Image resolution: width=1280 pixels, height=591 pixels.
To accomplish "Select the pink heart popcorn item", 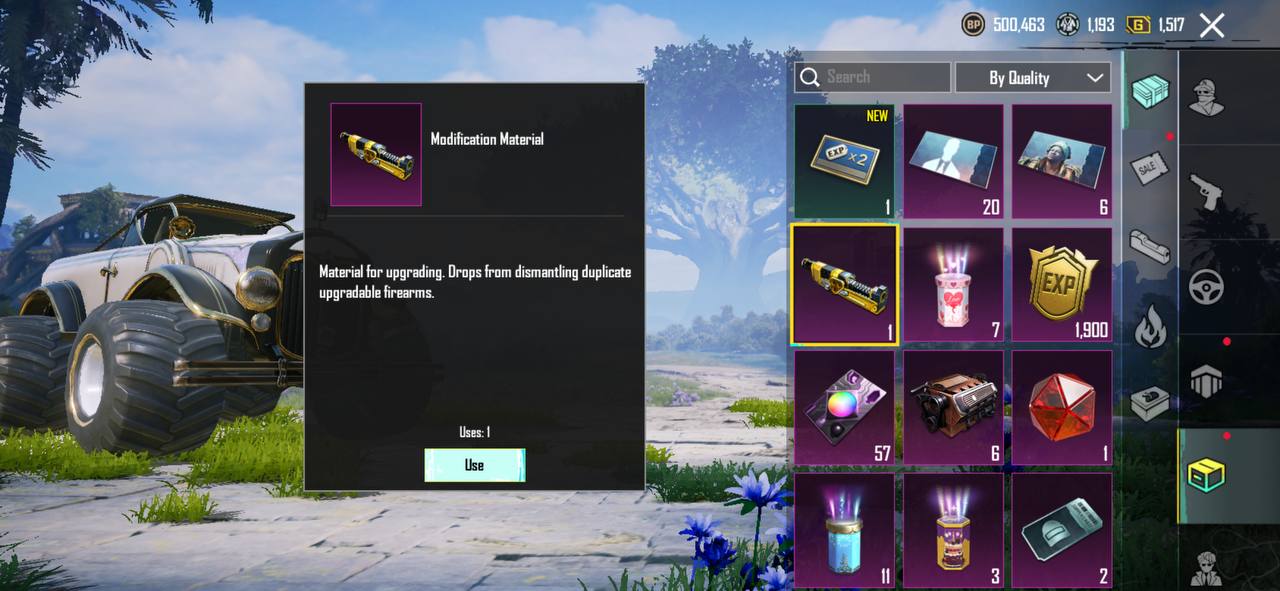I will click(953, 283).
